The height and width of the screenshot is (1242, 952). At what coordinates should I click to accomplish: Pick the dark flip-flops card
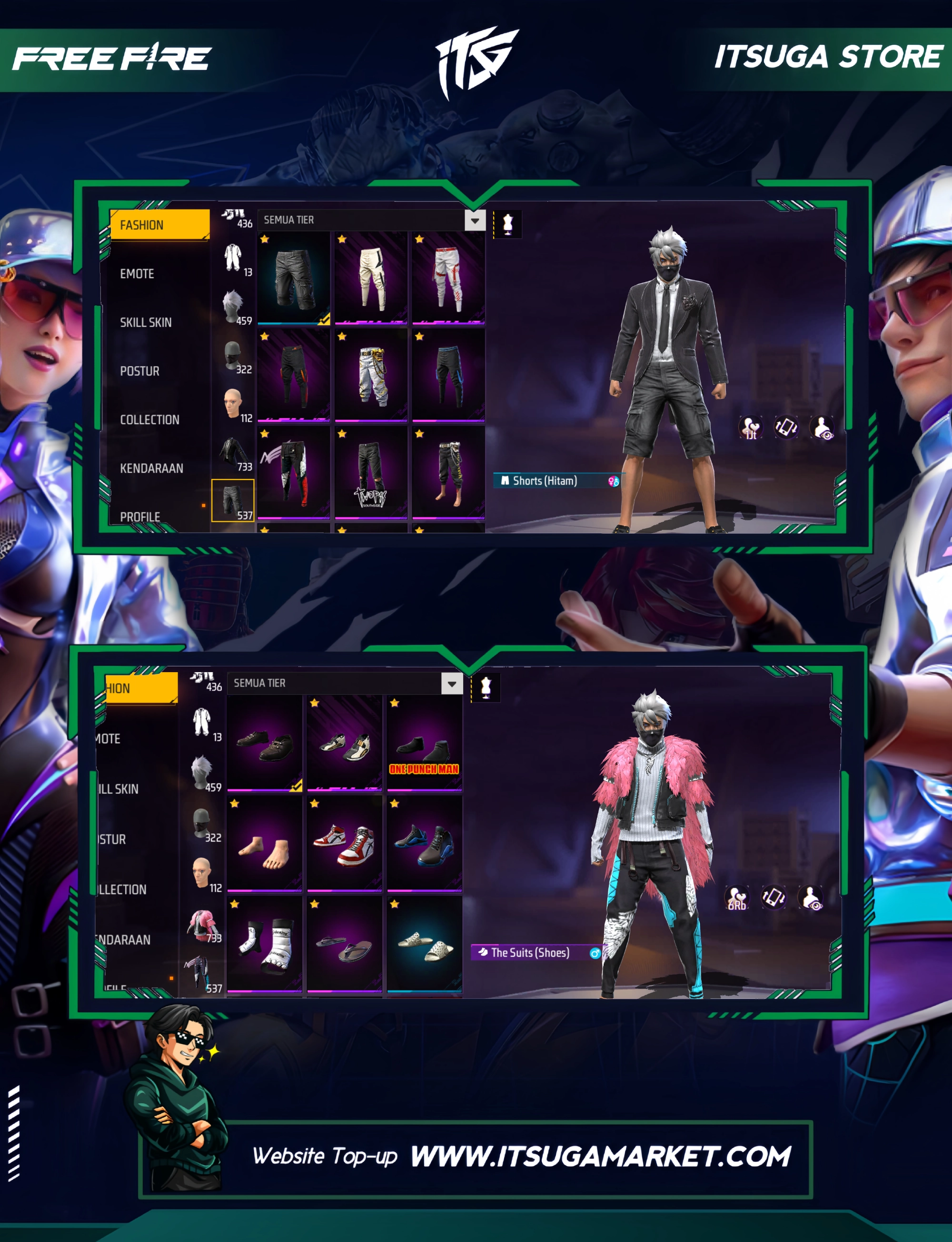(345, 944)
